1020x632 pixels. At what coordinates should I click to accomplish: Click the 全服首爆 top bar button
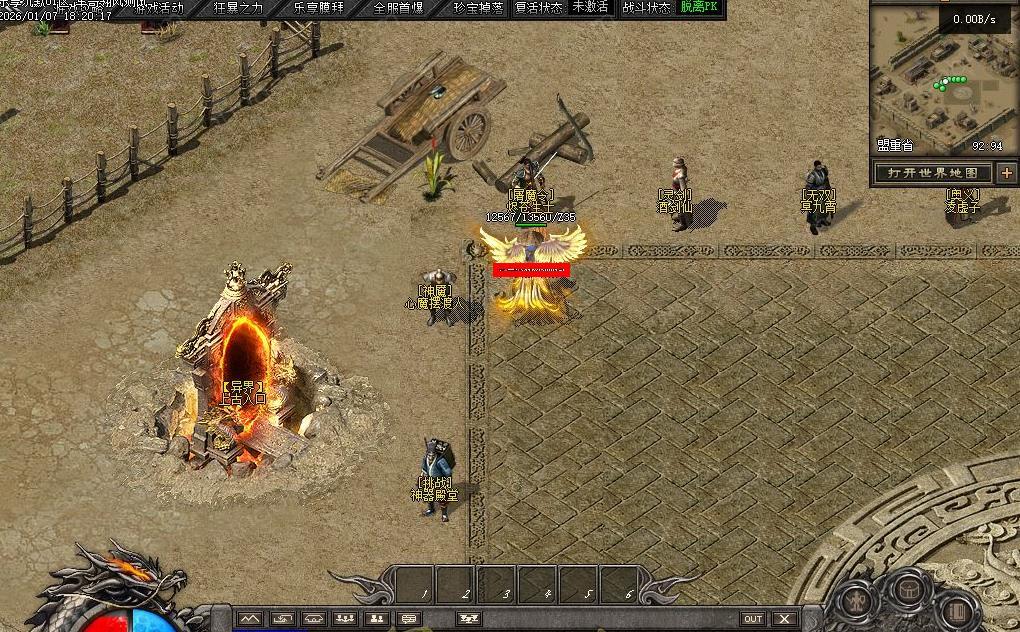[x=398, y=8]
